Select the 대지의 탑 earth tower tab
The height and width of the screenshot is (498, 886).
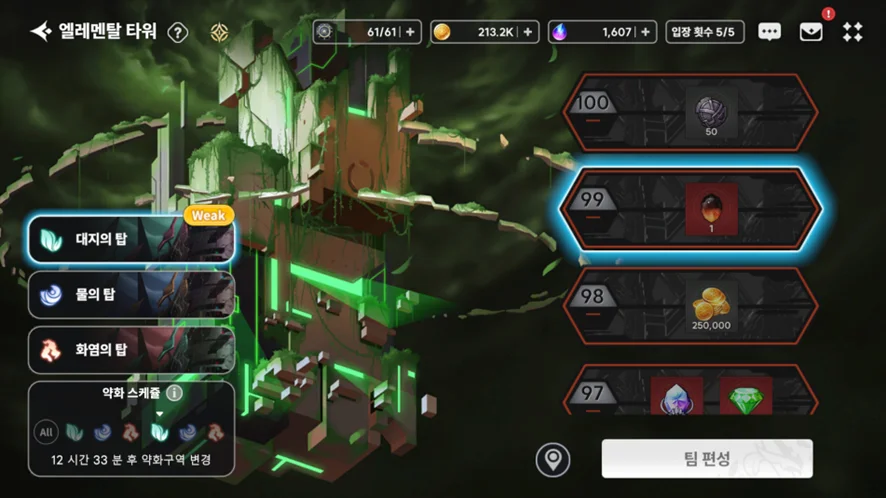pos(131,240)
